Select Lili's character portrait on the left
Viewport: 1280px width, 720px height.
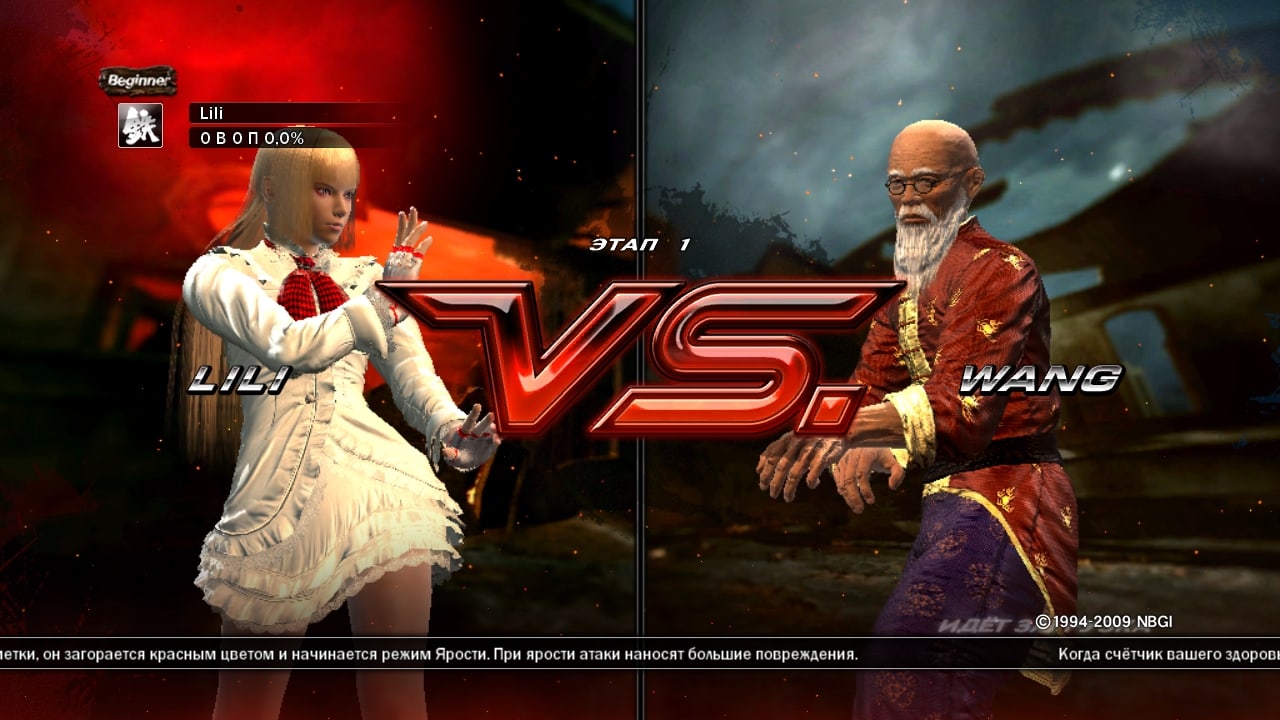point(300,350)
